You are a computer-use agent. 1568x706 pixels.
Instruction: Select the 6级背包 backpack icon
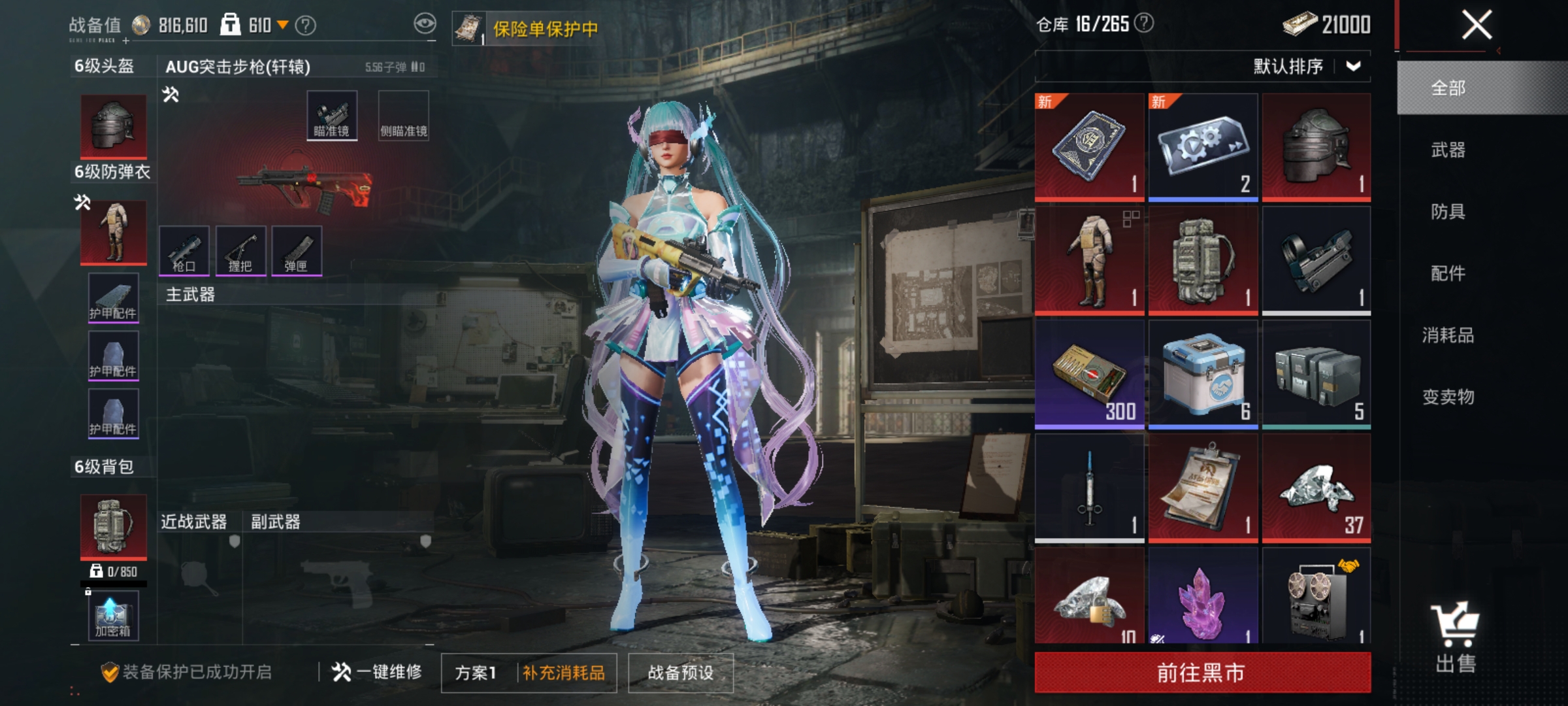click(112, 525)
